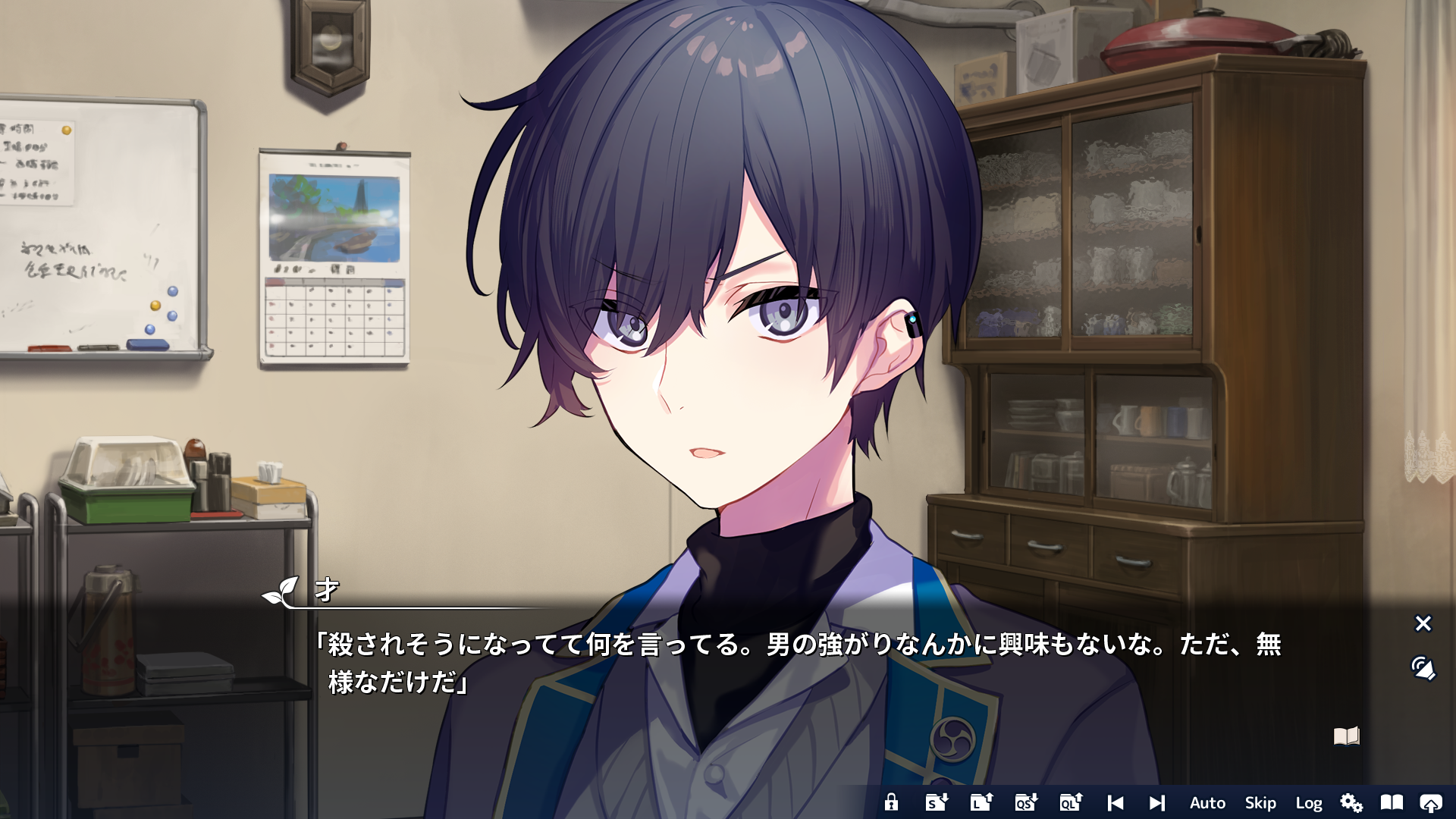1456x819 pixels.
Task: Hide the textbox with the X icon
Action: click(1423, 623)
